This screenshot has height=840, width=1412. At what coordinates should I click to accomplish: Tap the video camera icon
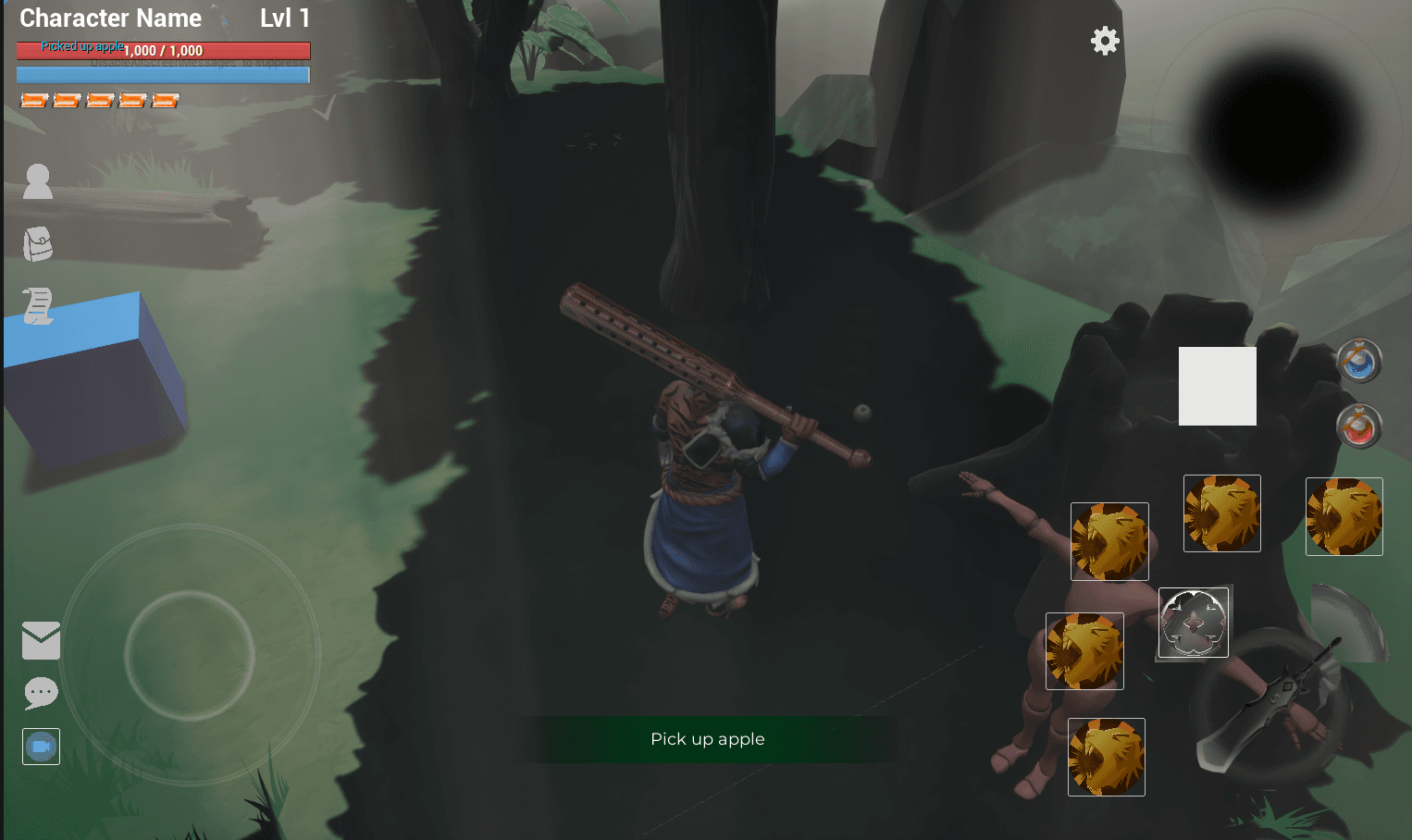(x=41, y=746)
